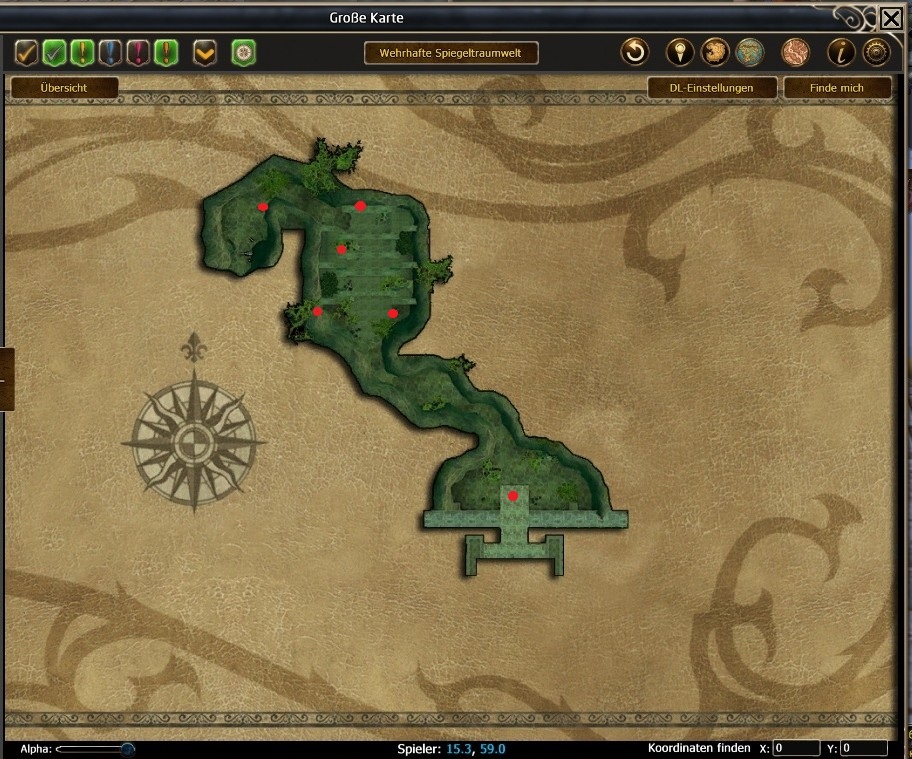Expand the yellow chevron filter dropdown
The width and height of the screenshot is (912, 759).
click(205, 52)
